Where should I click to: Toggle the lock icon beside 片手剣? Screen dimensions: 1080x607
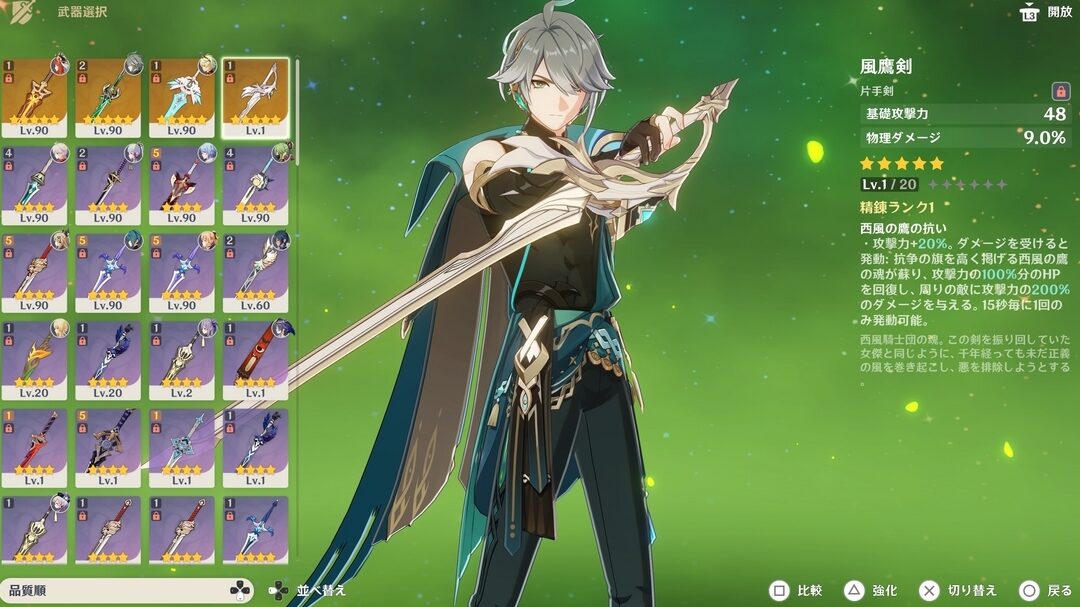[x=1060, y=91]
